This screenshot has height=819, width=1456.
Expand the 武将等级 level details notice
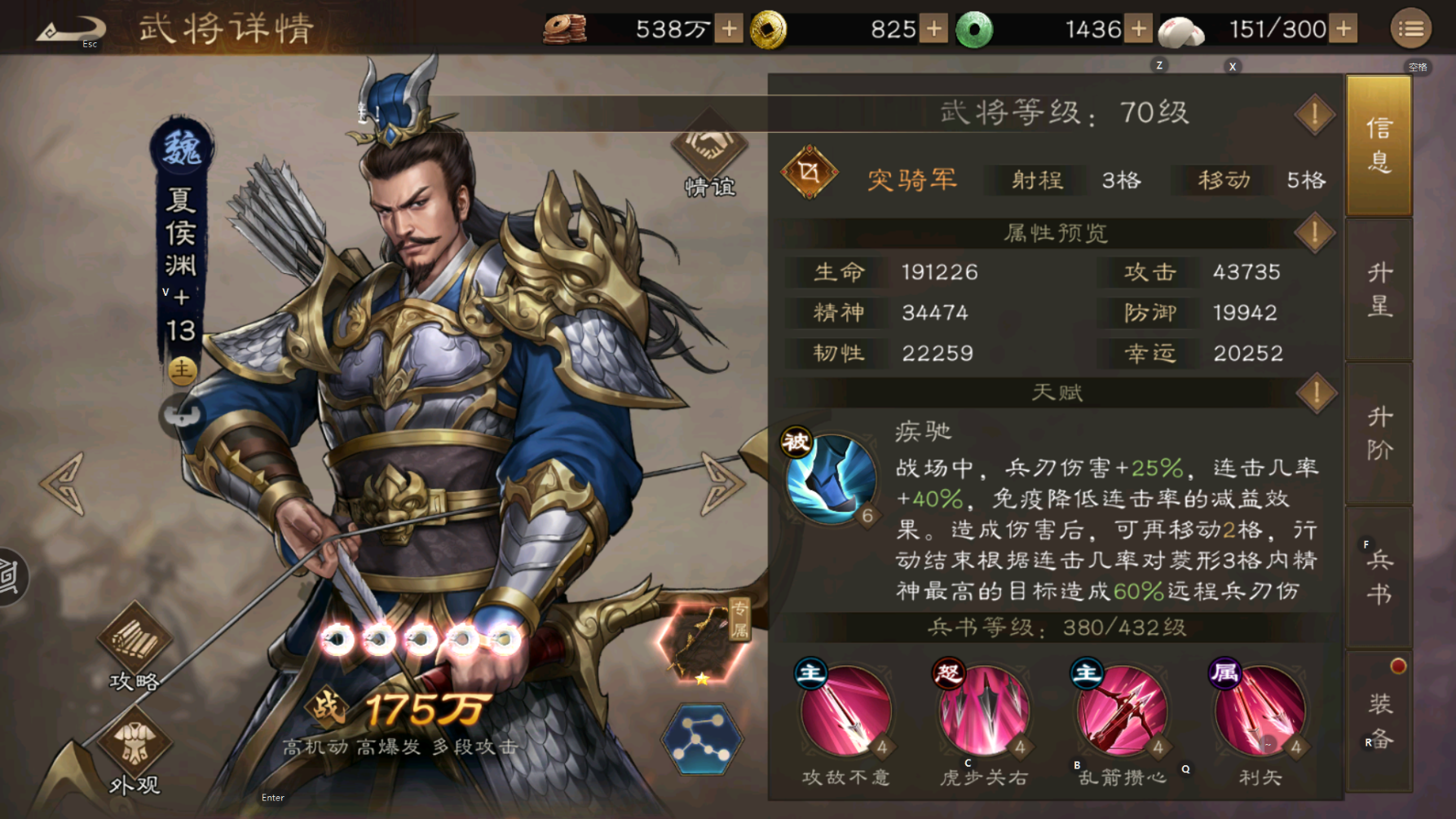tap(1313, 113)
